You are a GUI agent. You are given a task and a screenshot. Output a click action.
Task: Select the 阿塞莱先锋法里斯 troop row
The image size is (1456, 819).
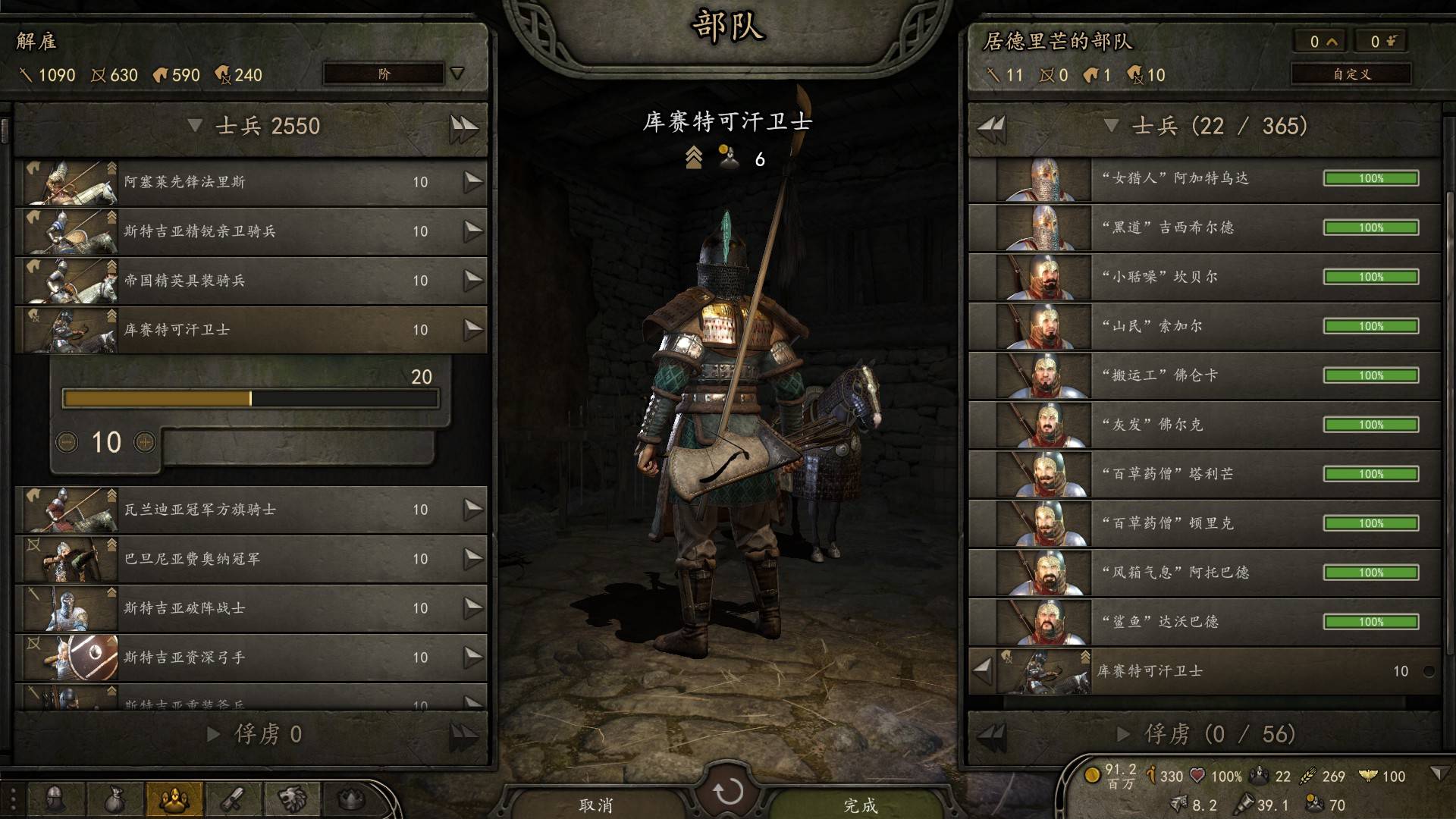250,182
